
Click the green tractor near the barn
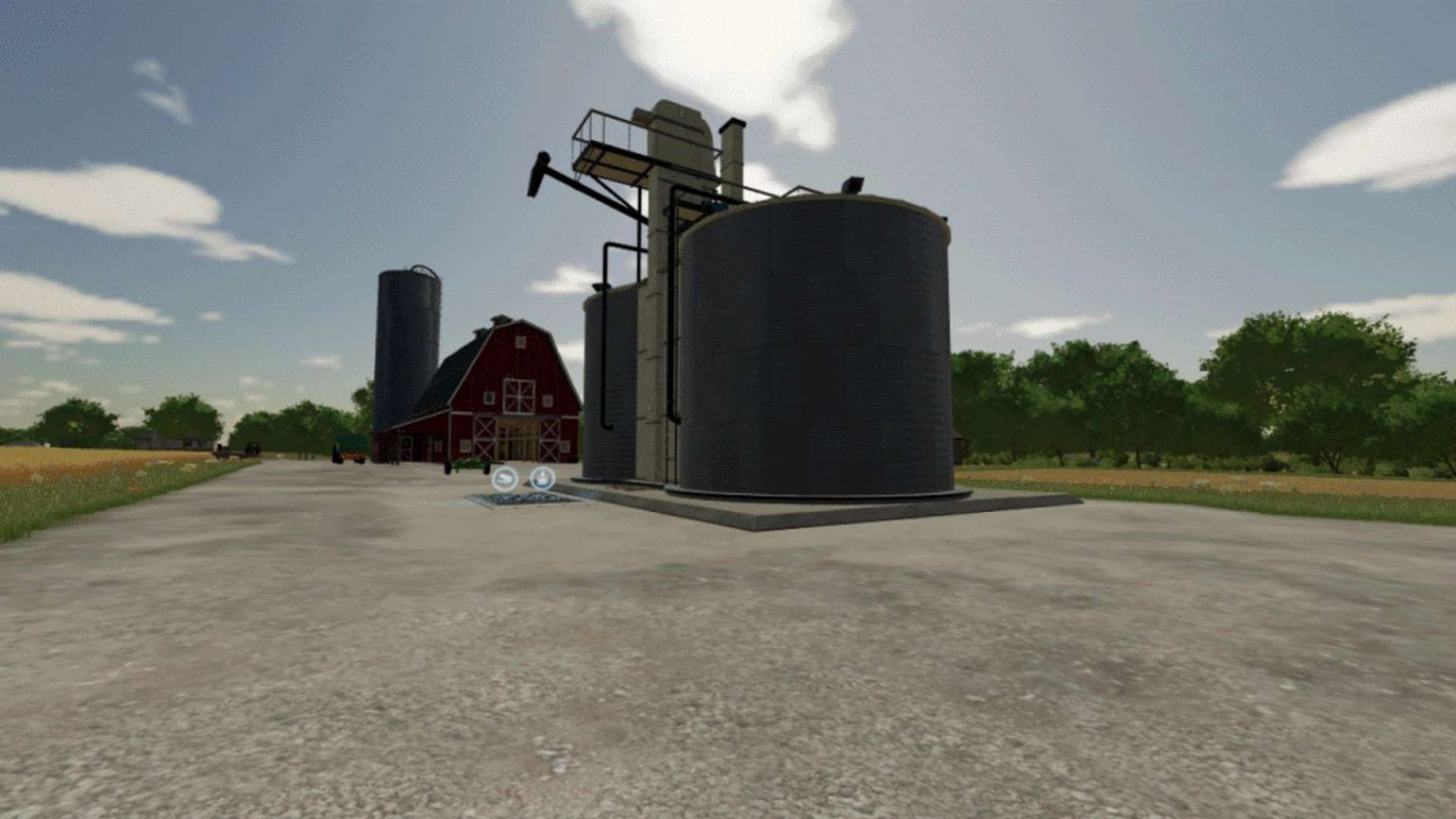pos(467,465)
